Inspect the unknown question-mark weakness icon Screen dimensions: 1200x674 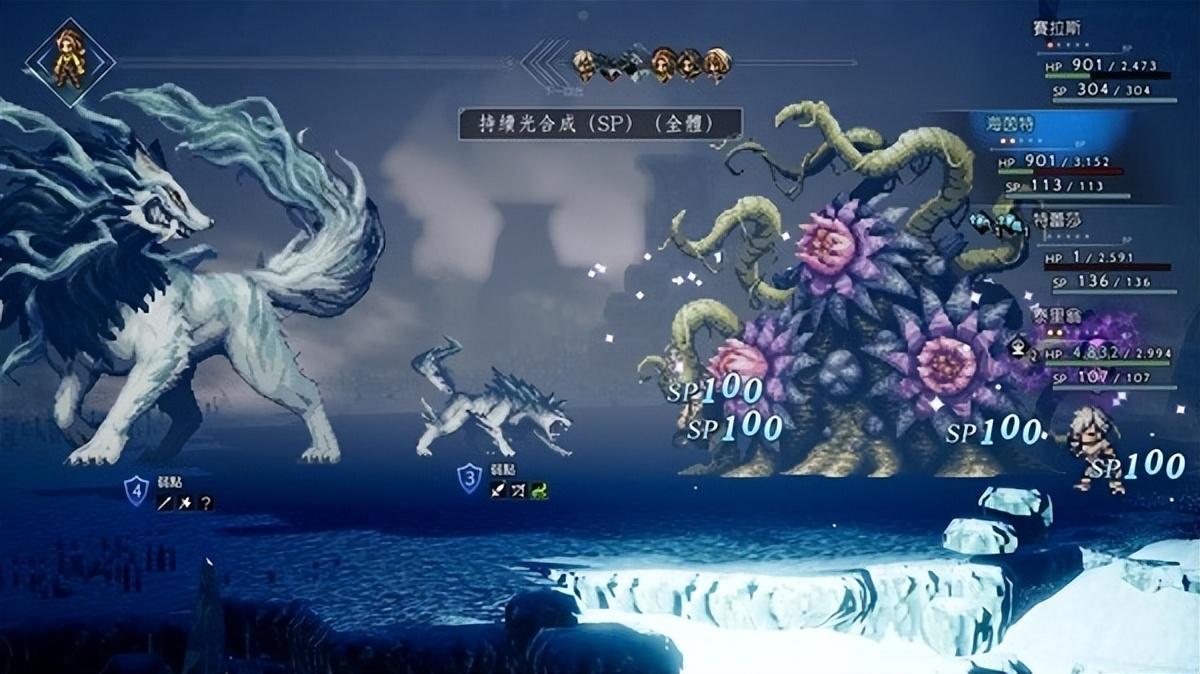tap(205, 504)
